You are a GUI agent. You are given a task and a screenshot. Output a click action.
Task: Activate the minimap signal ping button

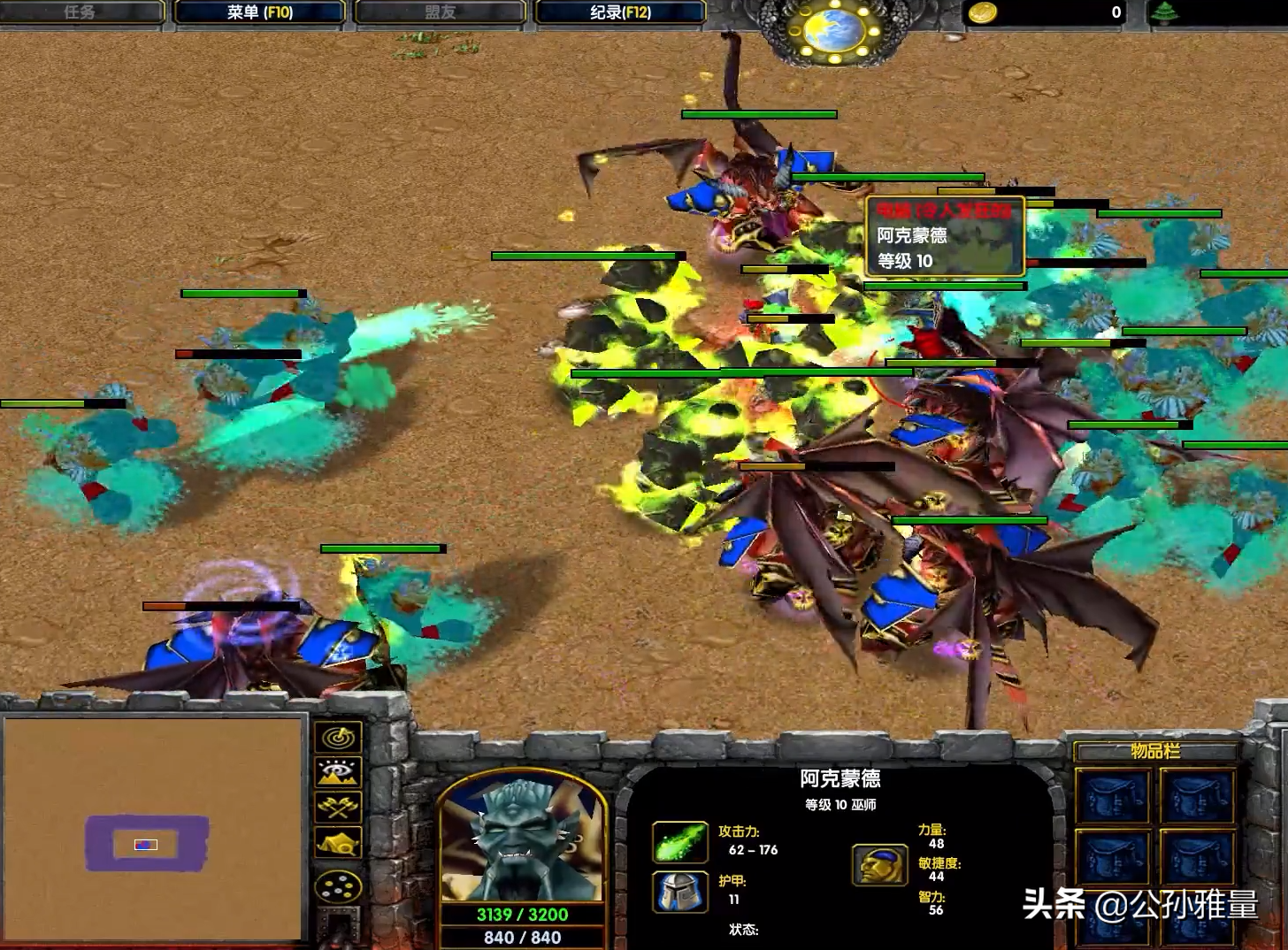[338, 737]
